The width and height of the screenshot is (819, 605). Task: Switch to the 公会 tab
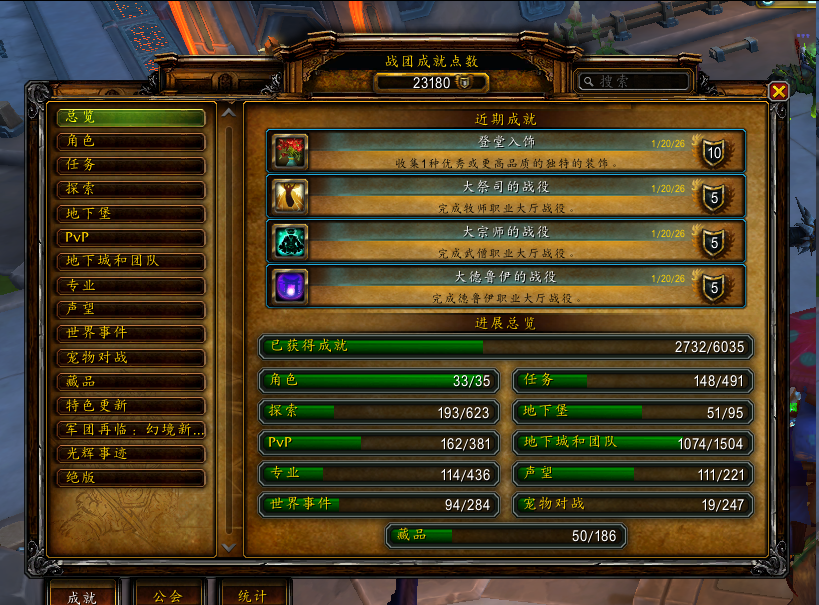pyautogui.click(x=167, y=596)
